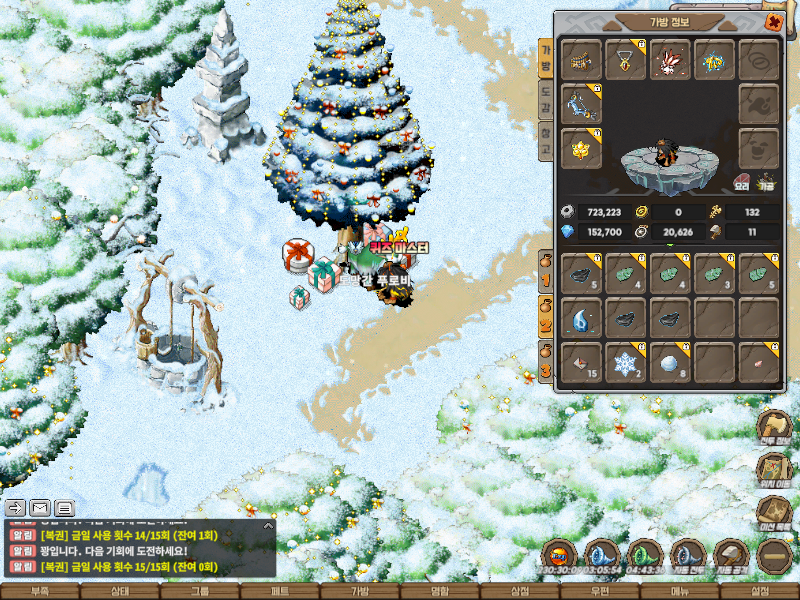800x600 pixels.
Task: Select the equipped necklace slot
Action: pos(625,60)
